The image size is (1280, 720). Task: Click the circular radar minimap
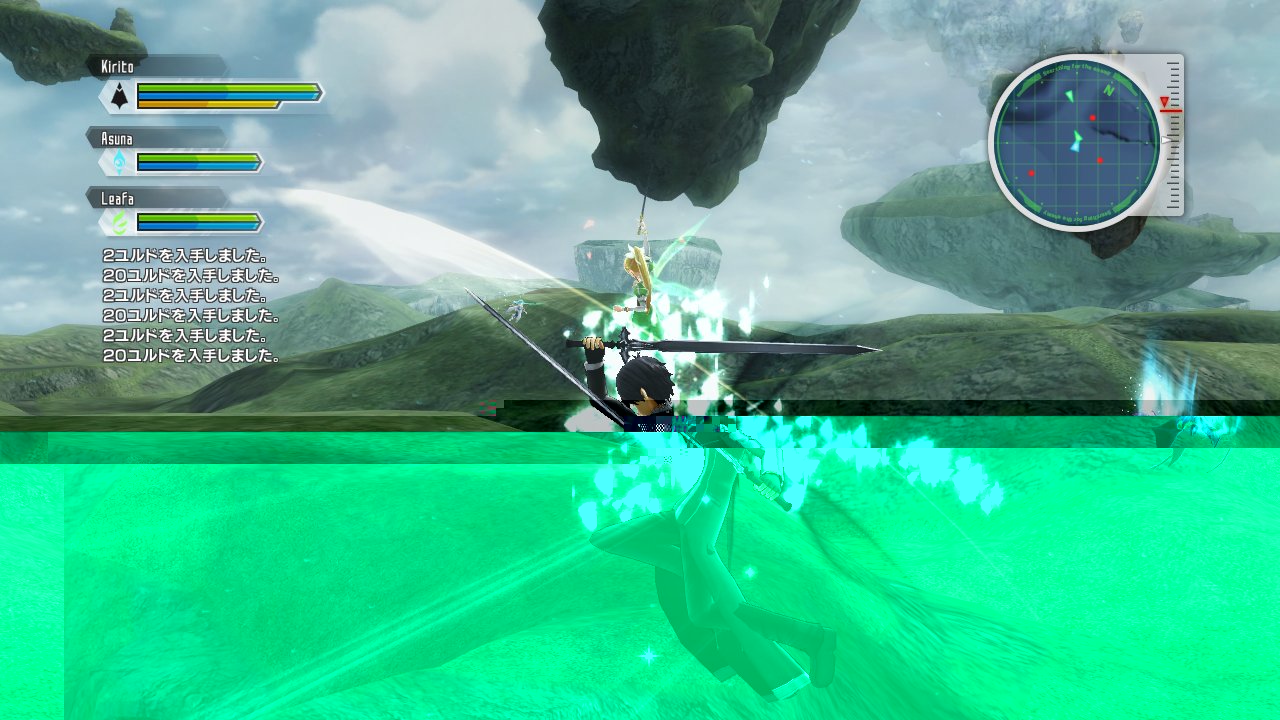coord(1076,142)
